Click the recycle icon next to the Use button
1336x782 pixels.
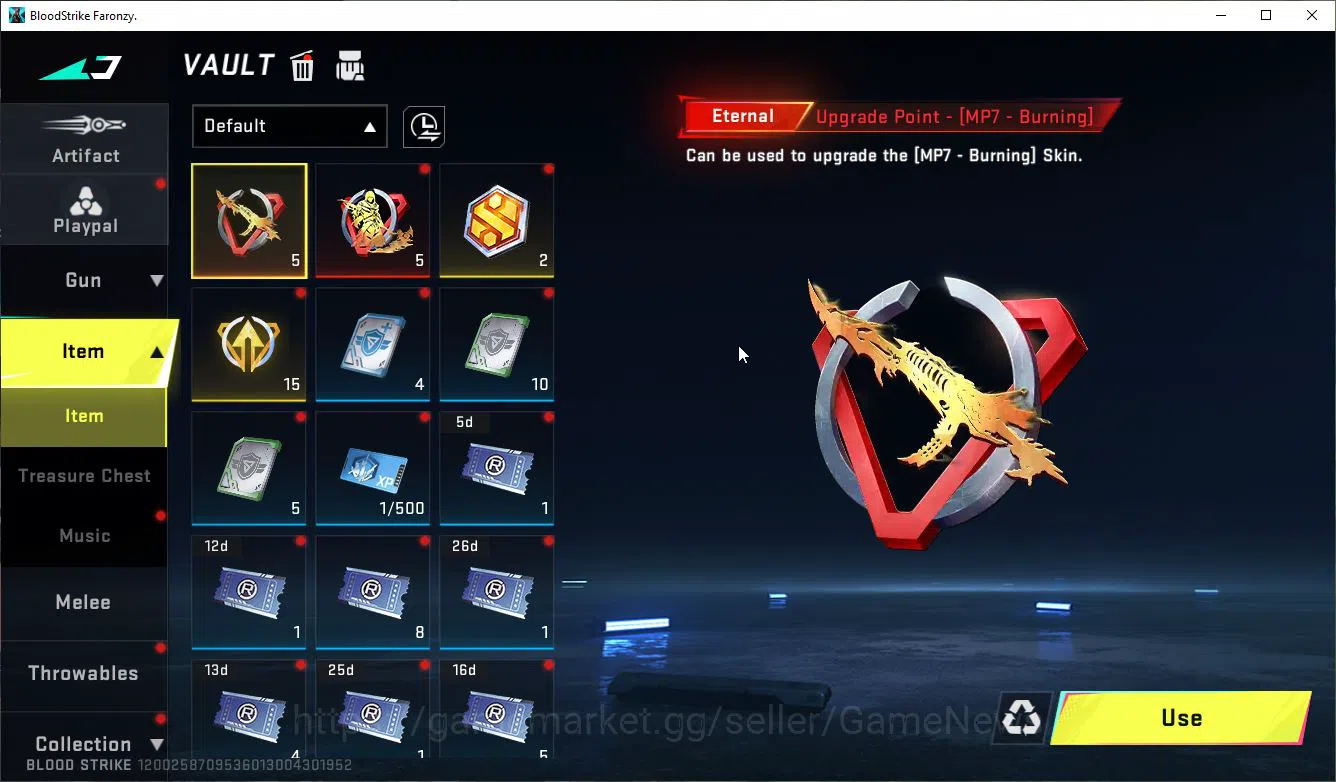[1020, 717]
